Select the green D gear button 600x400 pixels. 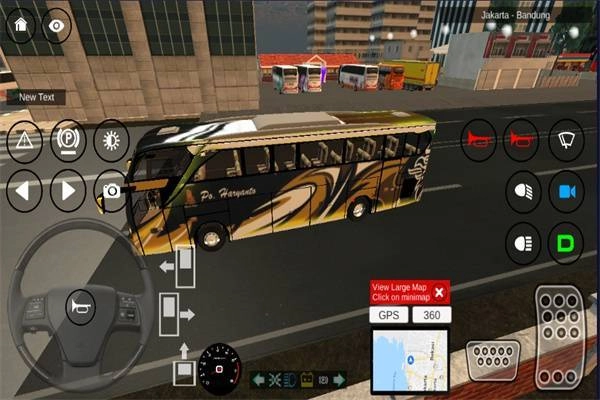coord(567,241)
